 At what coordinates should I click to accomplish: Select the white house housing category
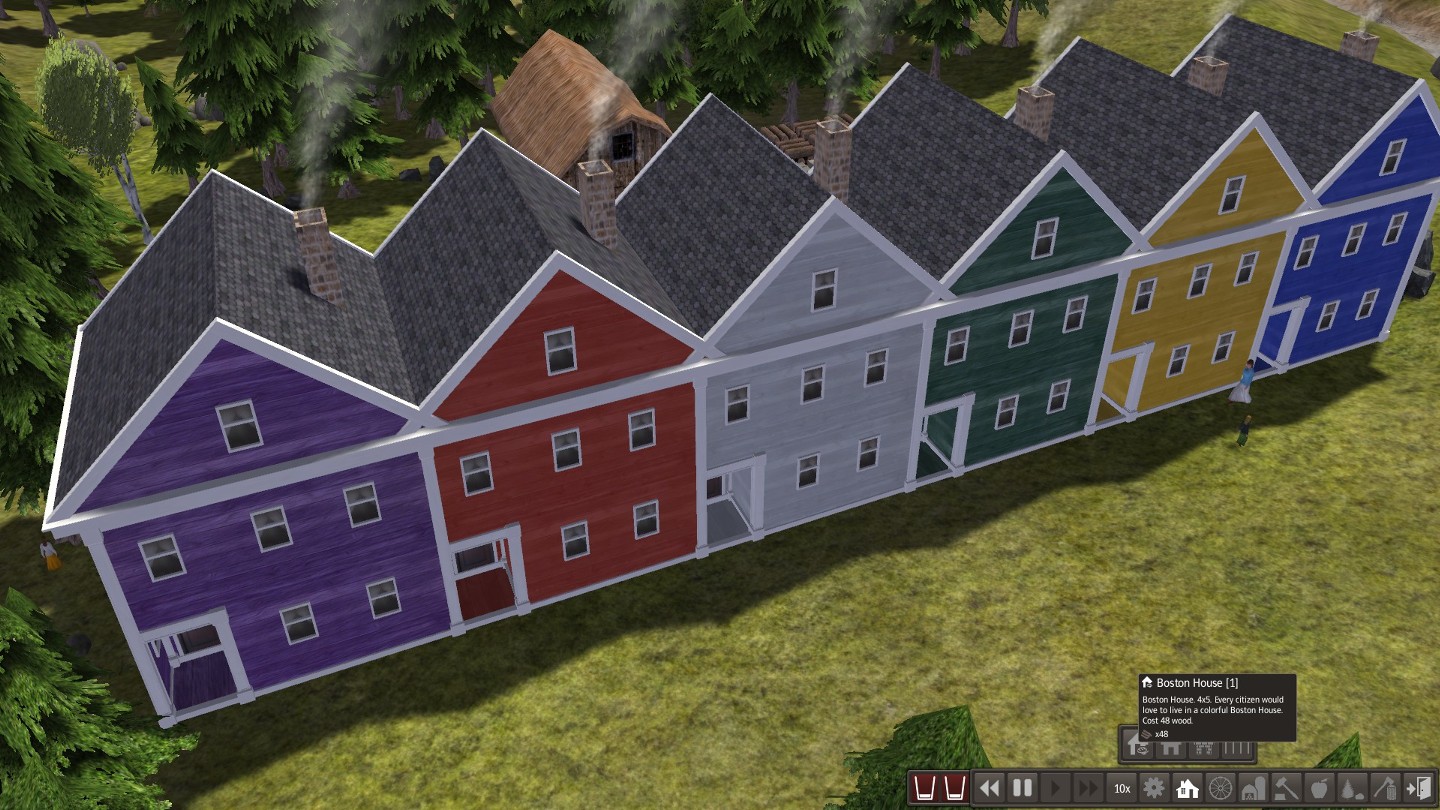click(1188, 788)
